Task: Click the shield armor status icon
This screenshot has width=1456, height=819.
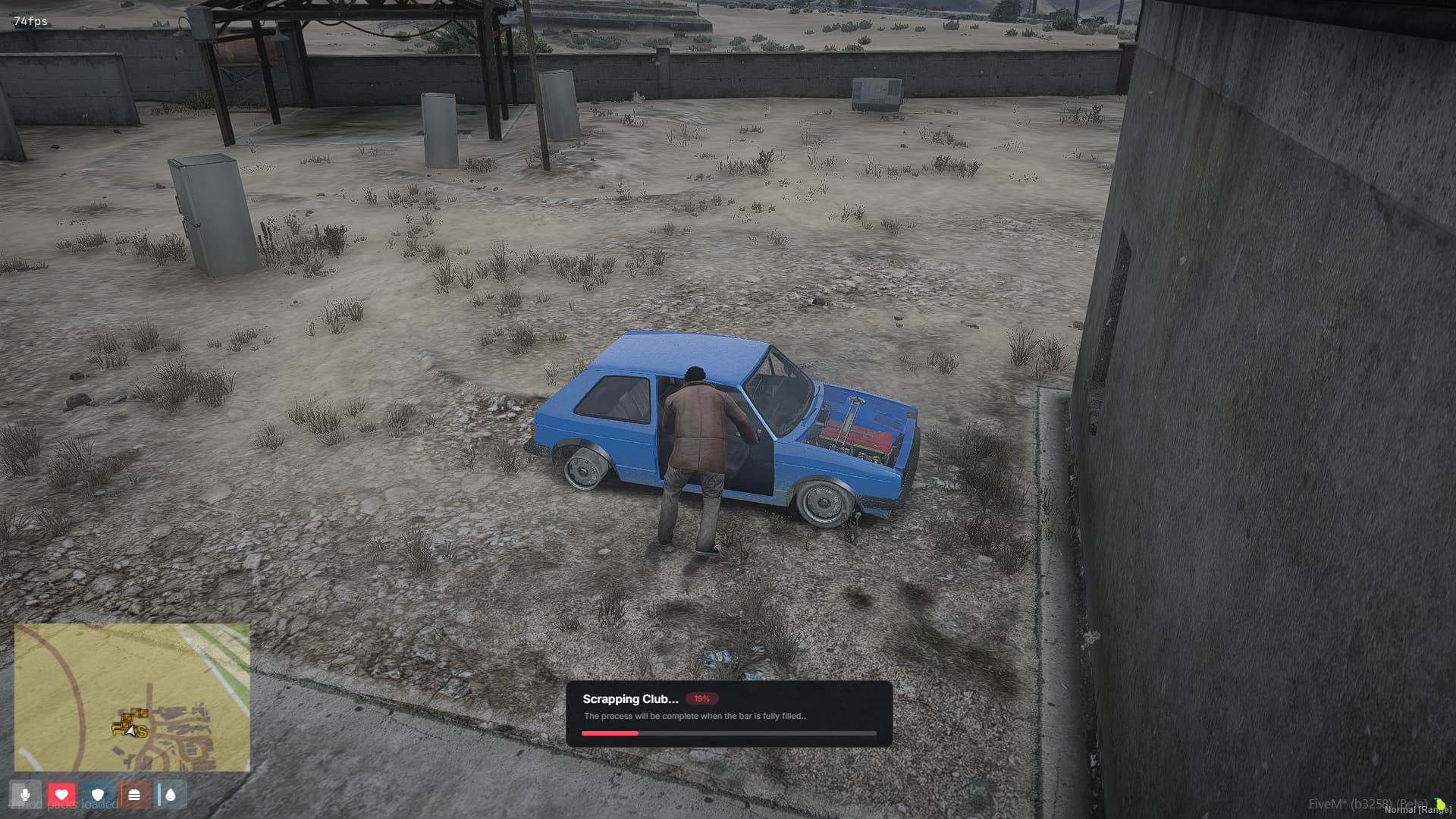Action: (99, 795)
